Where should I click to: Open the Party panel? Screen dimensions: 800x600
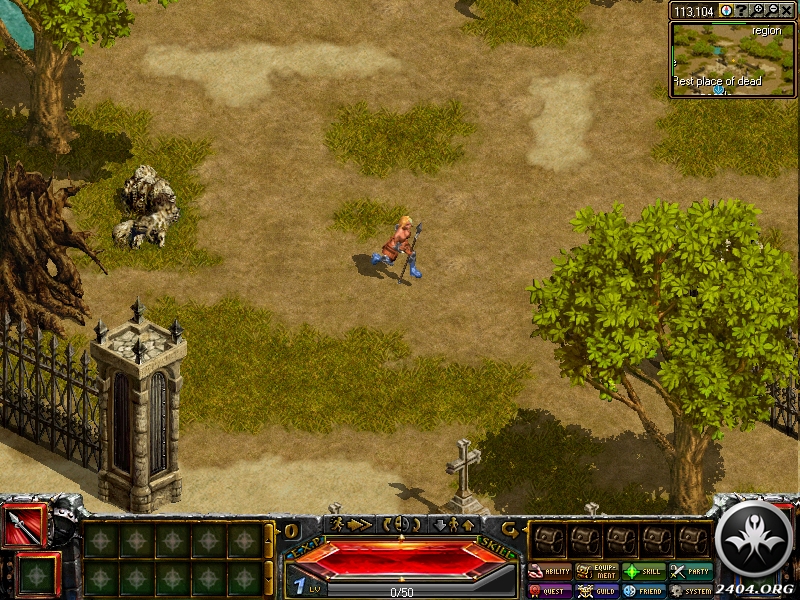click(691, 572)
